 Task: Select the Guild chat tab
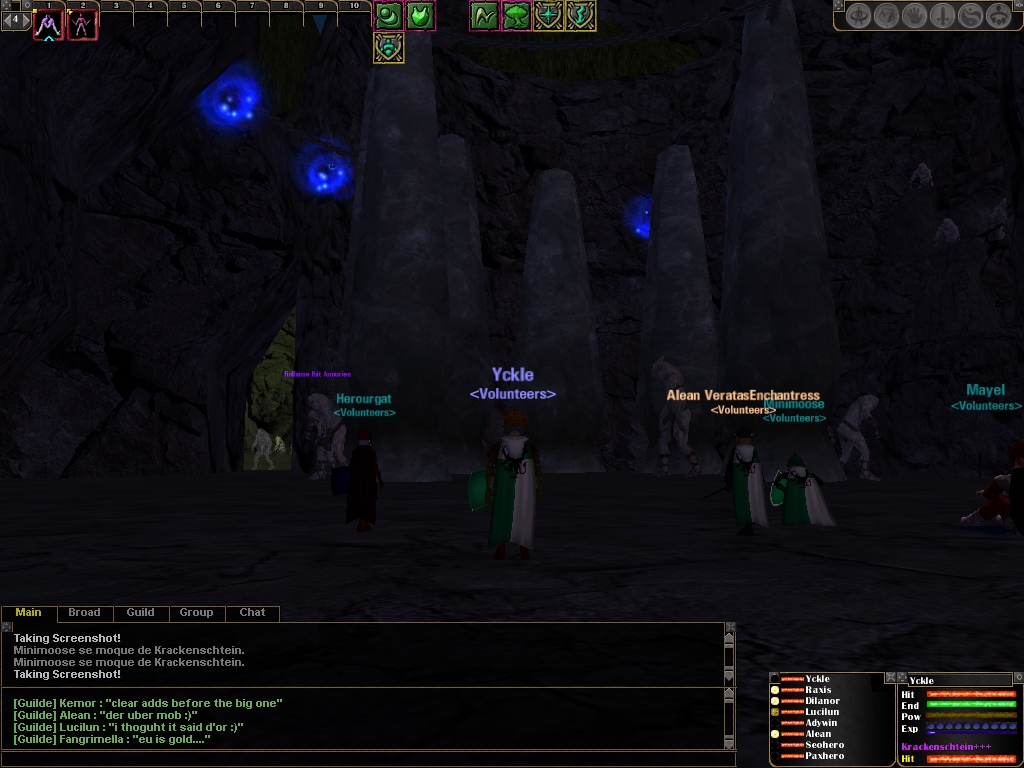pyautogui.click(x=140, y=613)
